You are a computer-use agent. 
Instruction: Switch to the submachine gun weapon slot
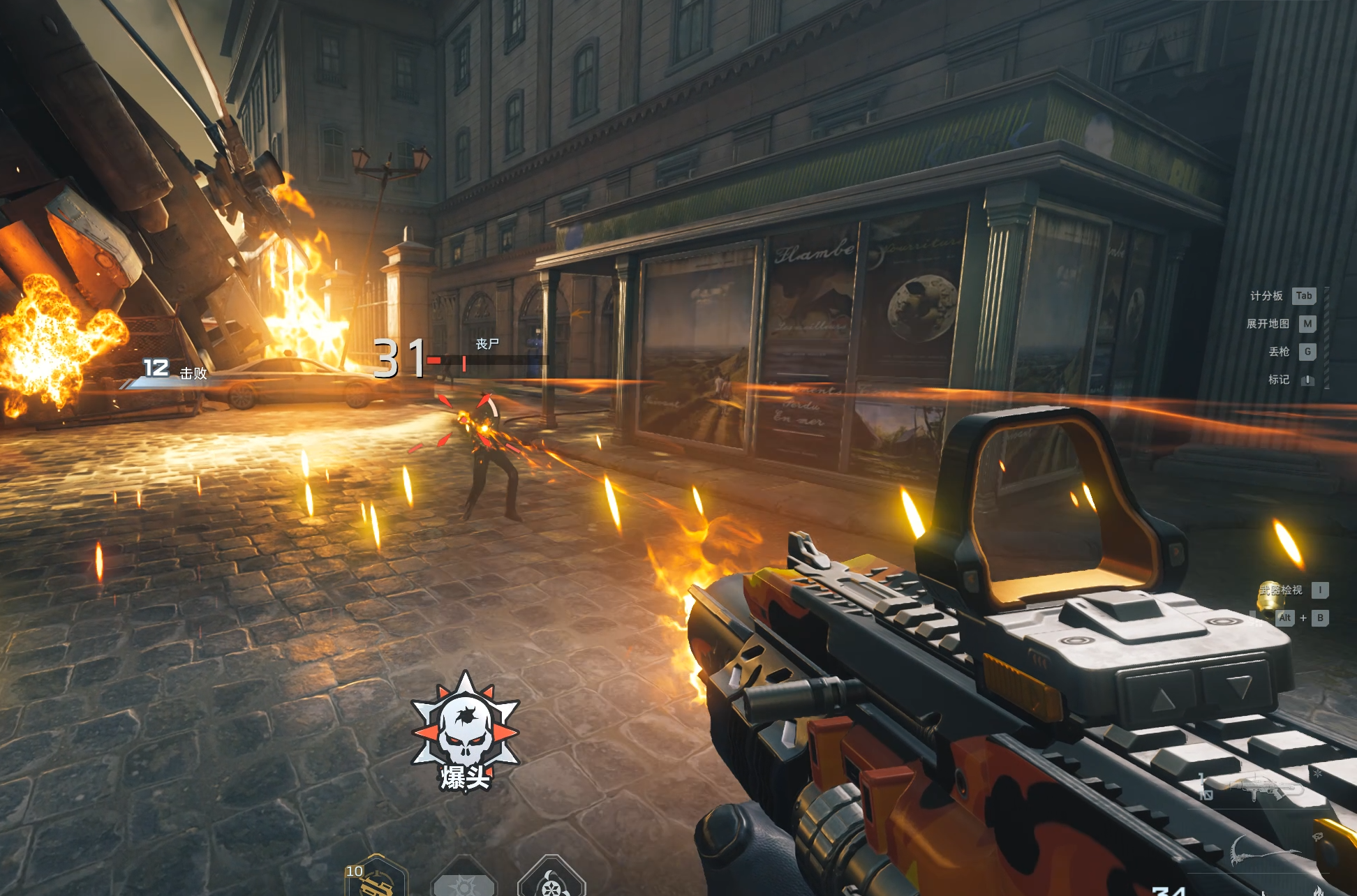coord(1267,789)
